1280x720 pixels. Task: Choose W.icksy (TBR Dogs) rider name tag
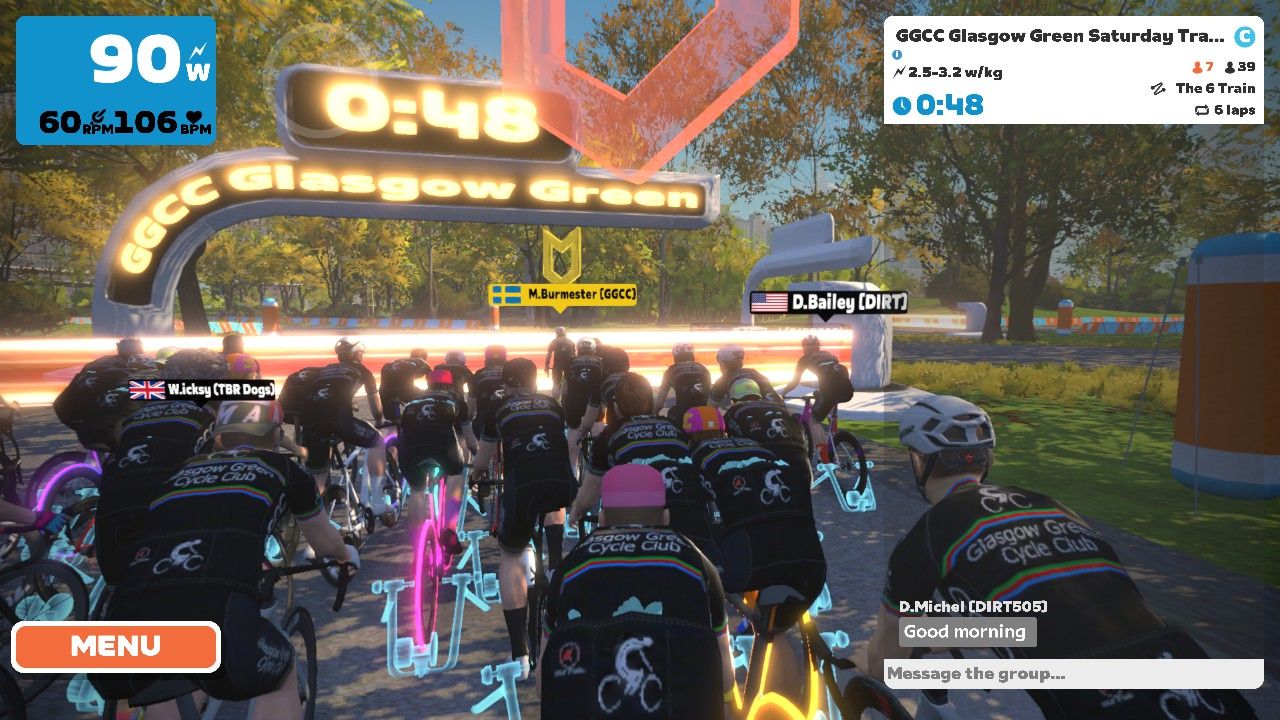coord(202,390)
